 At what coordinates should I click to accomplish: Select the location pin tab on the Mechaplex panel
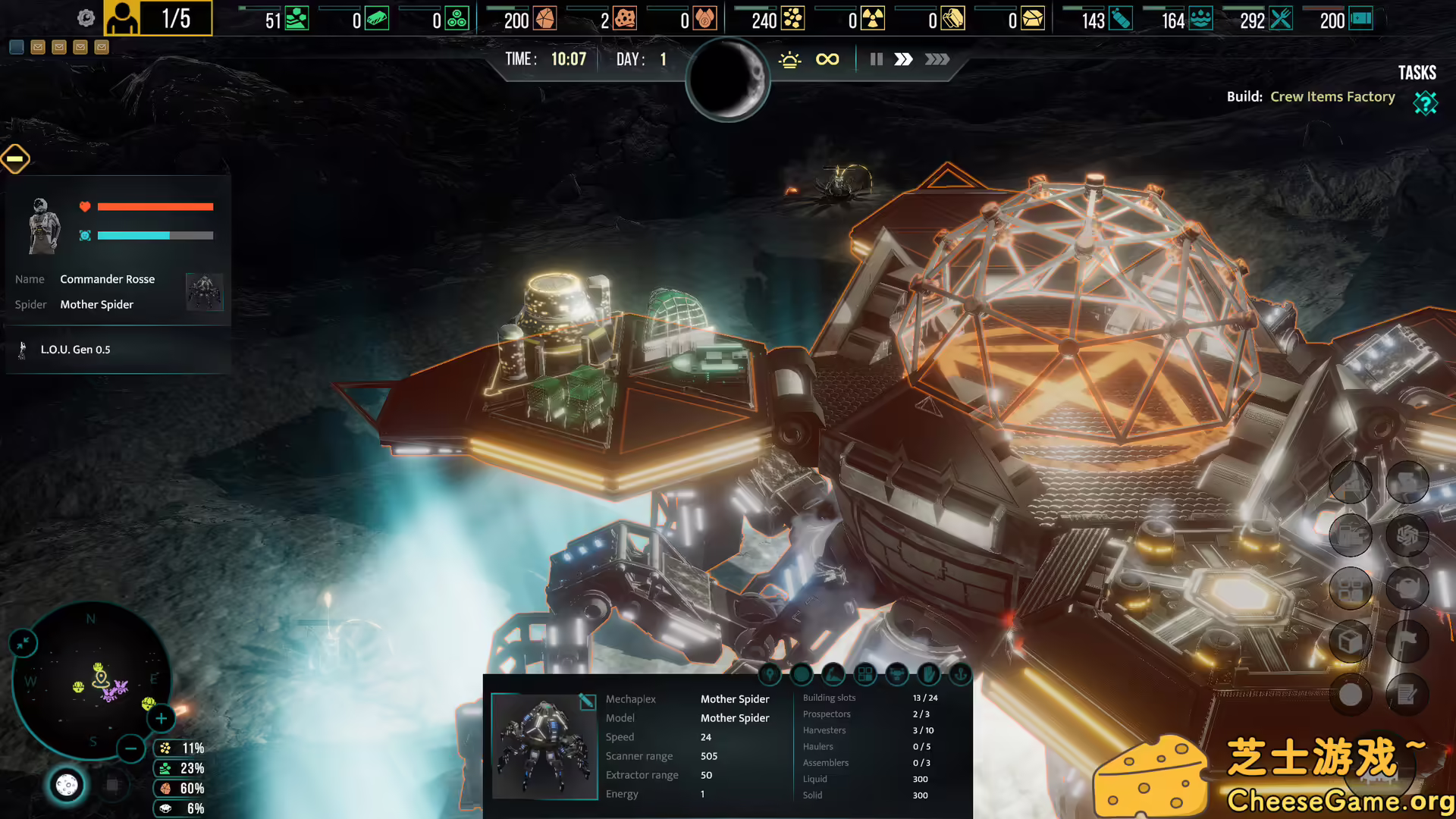[770, 674]
